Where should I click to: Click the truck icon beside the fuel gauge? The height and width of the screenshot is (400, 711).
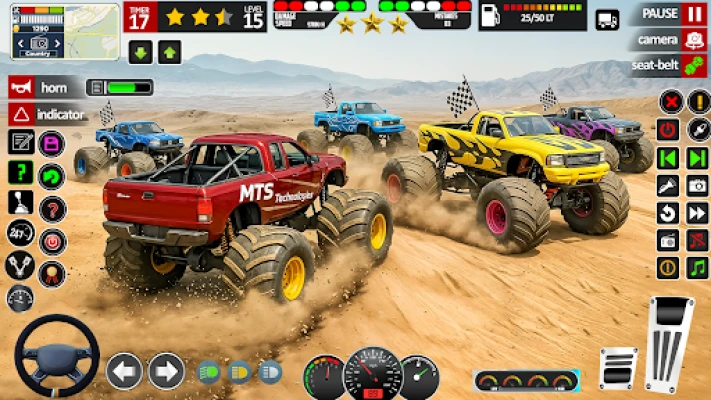(x=607, y=19)
